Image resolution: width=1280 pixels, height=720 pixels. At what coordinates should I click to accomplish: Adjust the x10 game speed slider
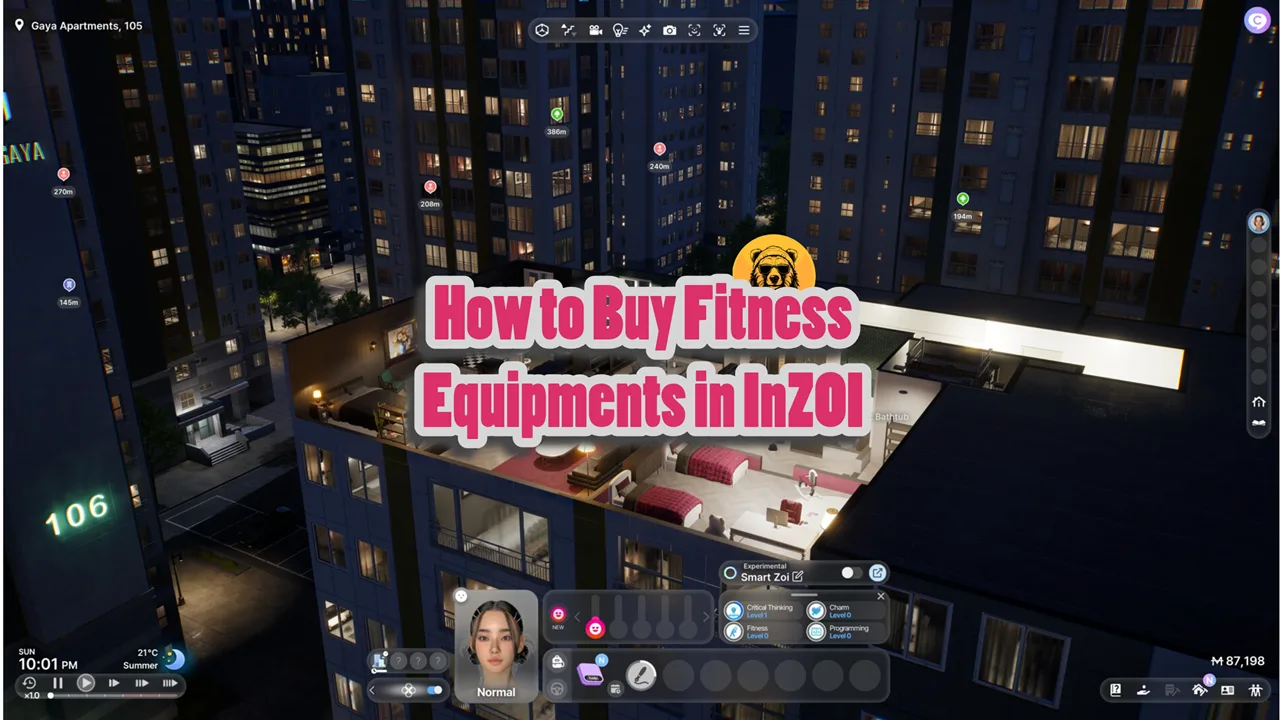click(50, 695)
